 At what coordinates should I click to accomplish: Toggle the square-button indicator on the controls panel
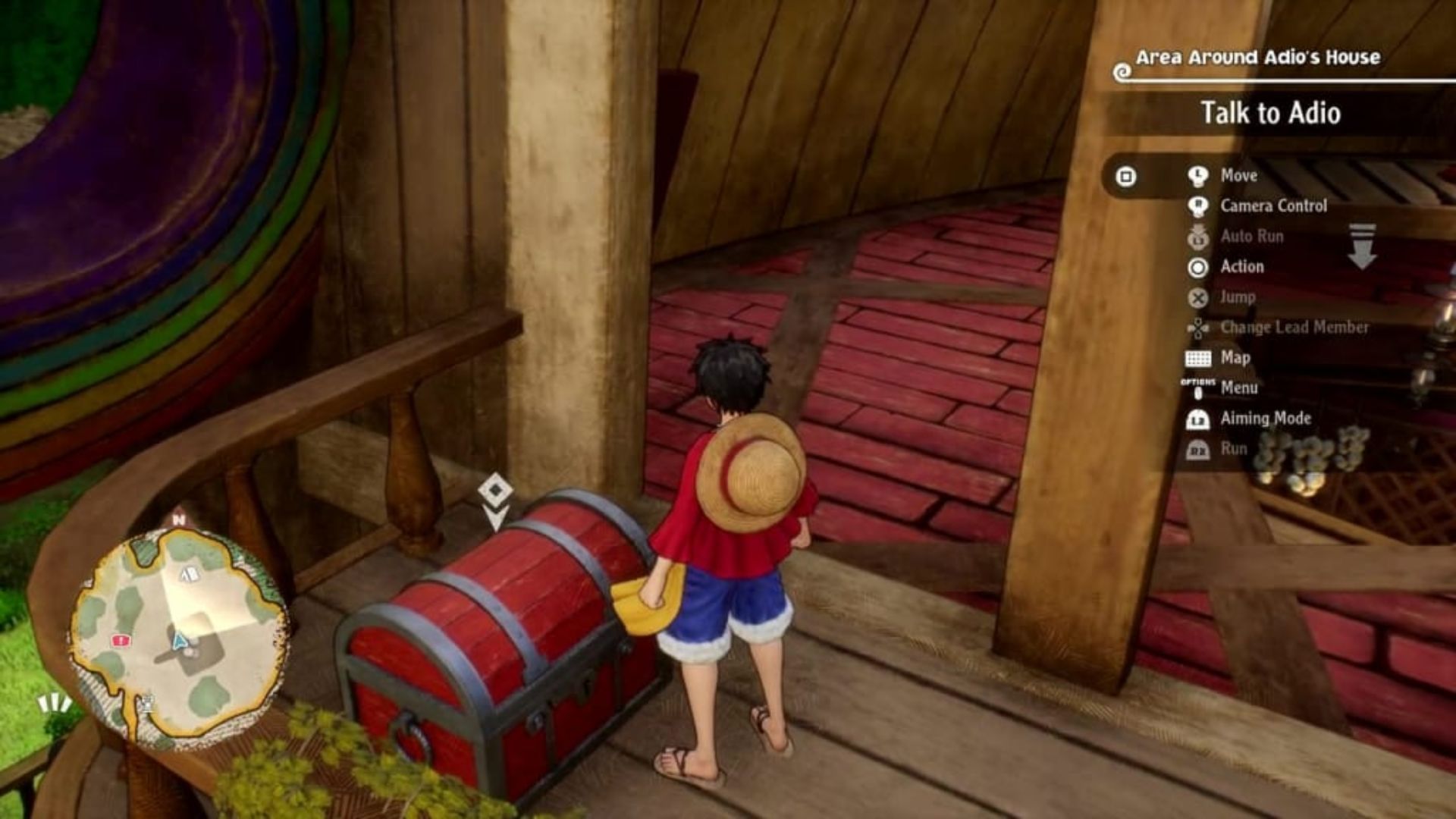[1127, 176]
